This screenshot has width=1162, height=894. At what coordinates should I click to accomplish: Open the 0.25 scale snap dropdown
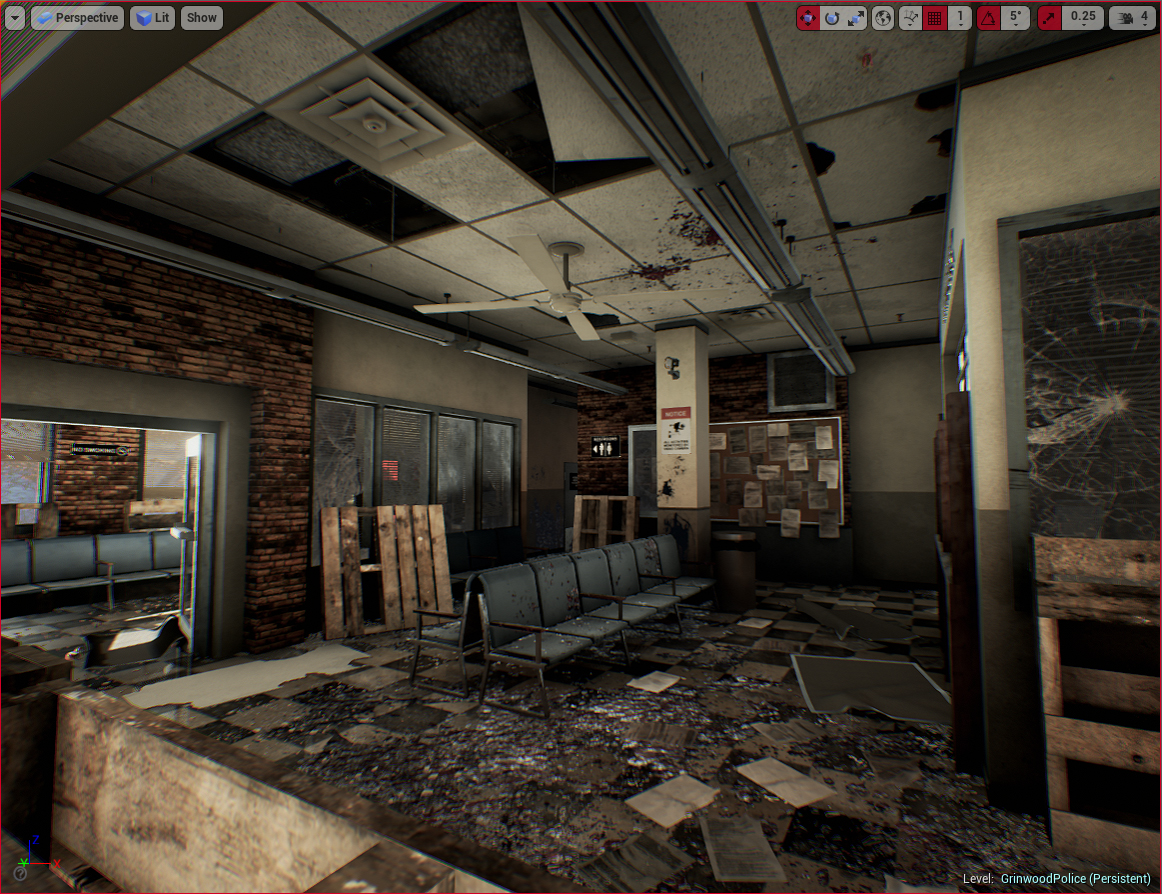[x=1082, y=17]
